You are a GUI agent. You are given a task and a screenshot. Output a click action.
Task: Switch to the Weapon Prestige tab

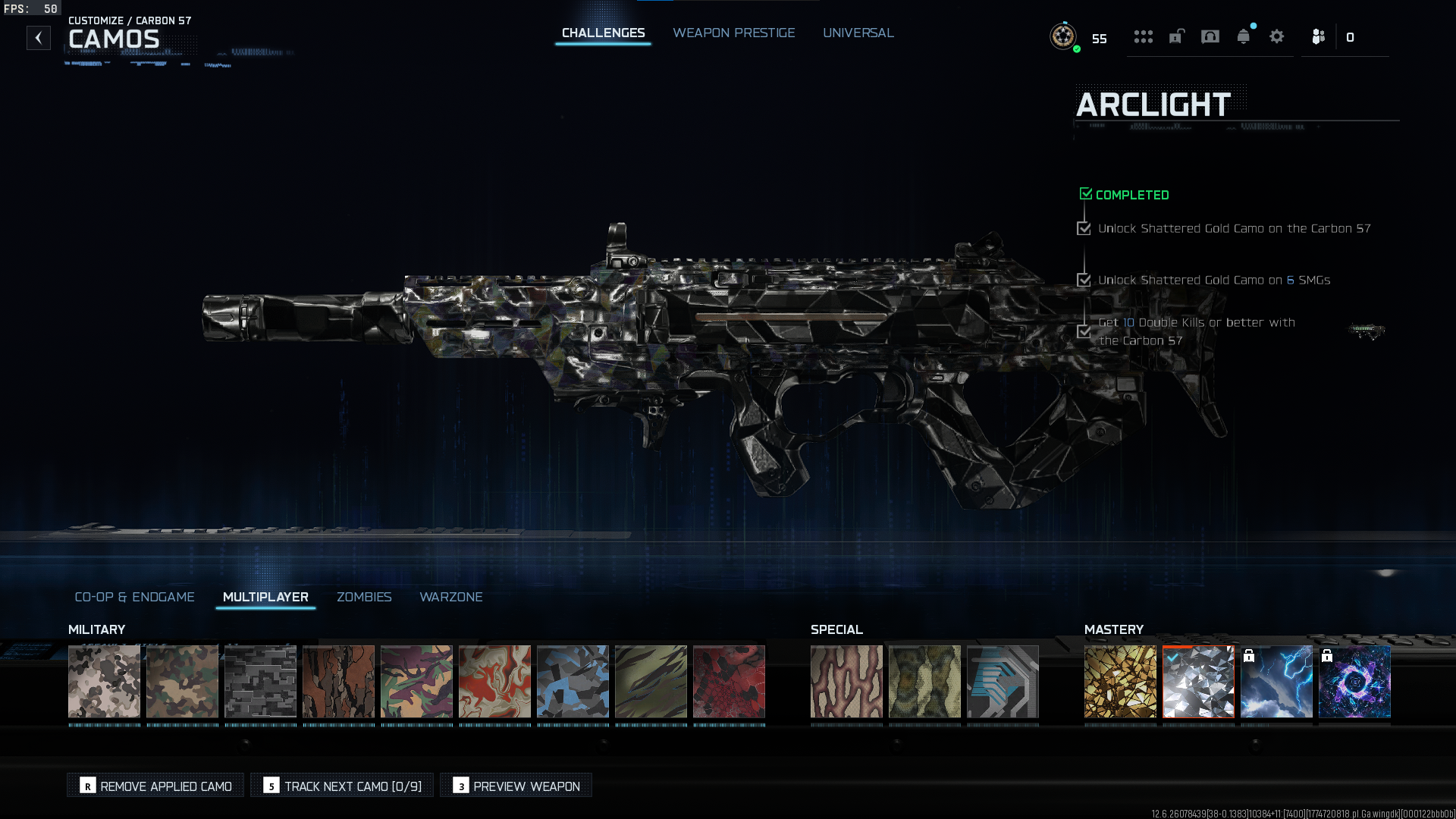coord(733,33)
